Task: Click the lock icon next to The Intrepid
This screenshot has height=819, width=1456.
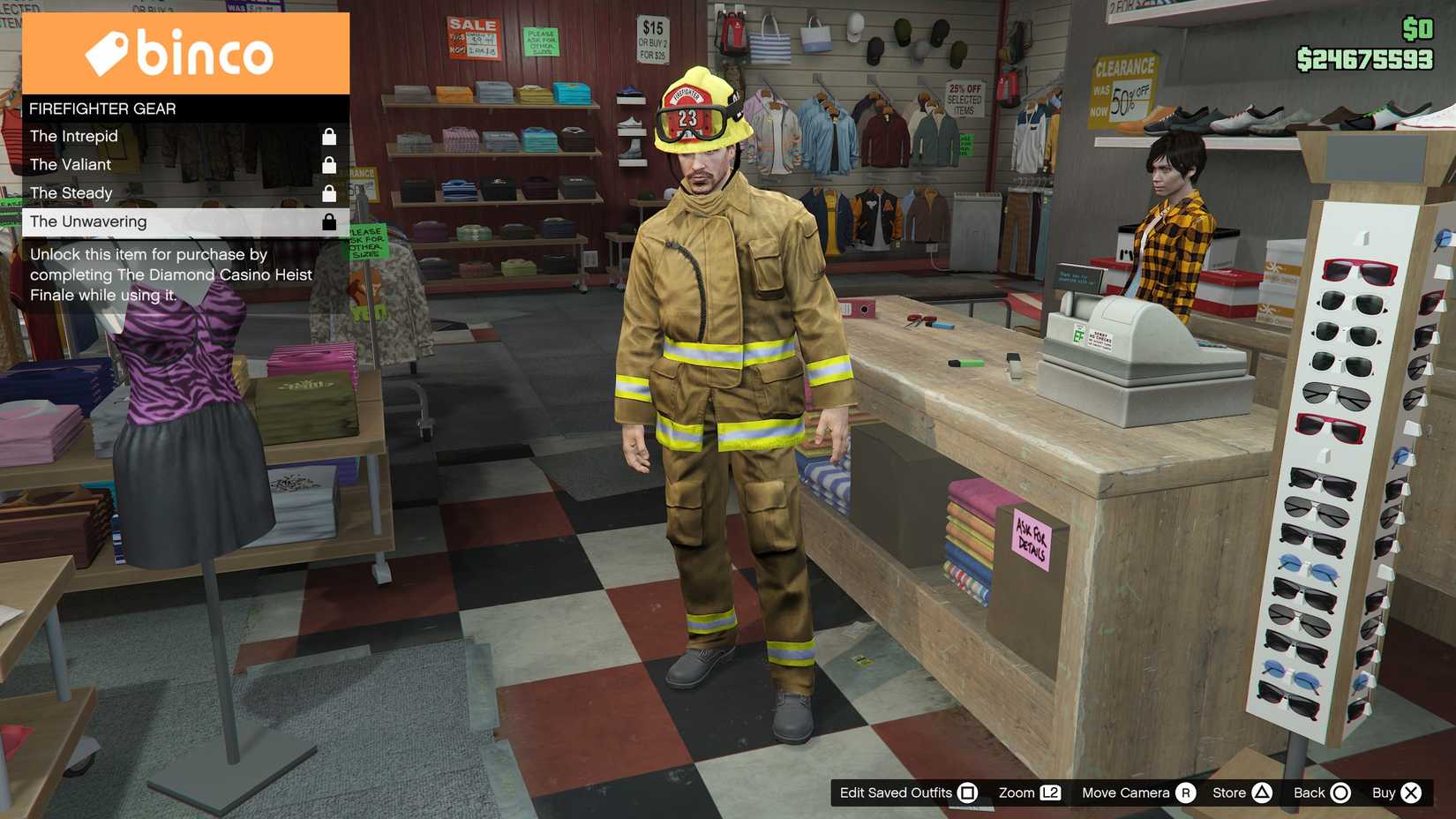Action: point(330,136)
